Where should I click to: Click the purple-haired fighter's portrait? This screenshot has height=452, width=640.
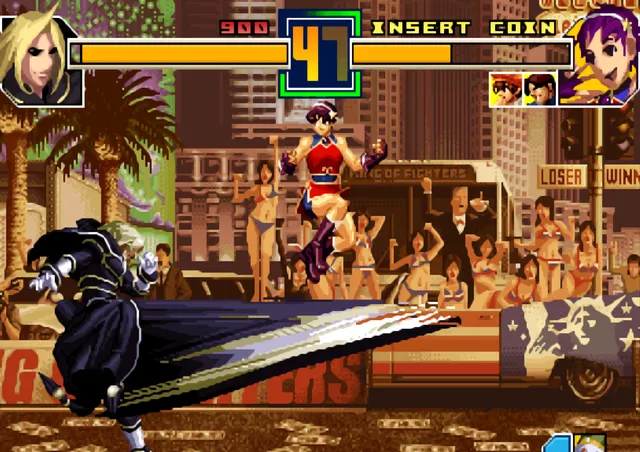tap(598, 55)
